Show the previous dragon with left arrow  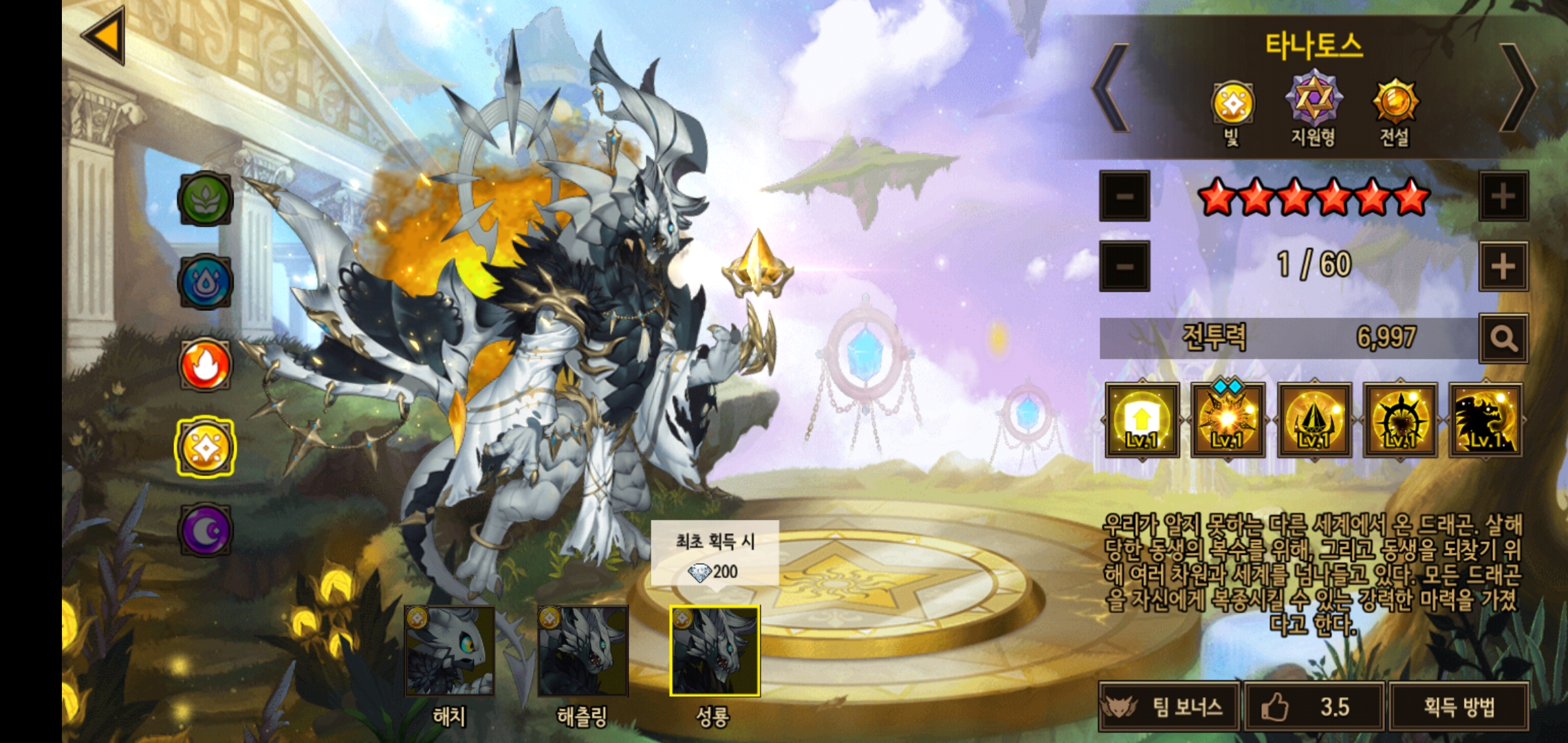[x=1111, y=88]
